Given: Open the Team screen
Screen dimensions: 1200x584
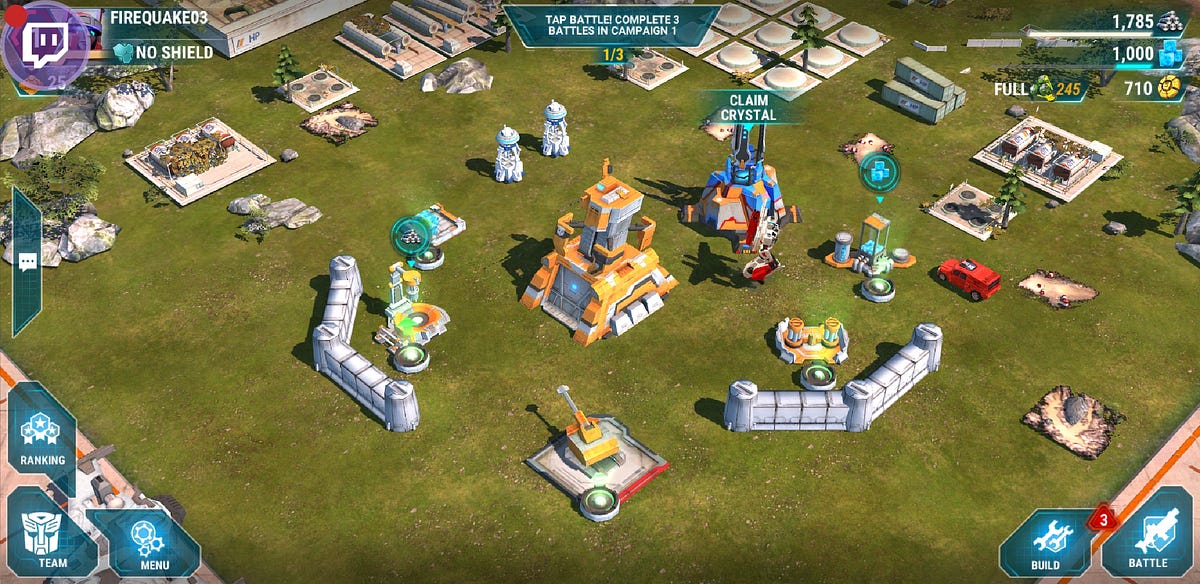Looking at the screenshot, I should 52,540.
